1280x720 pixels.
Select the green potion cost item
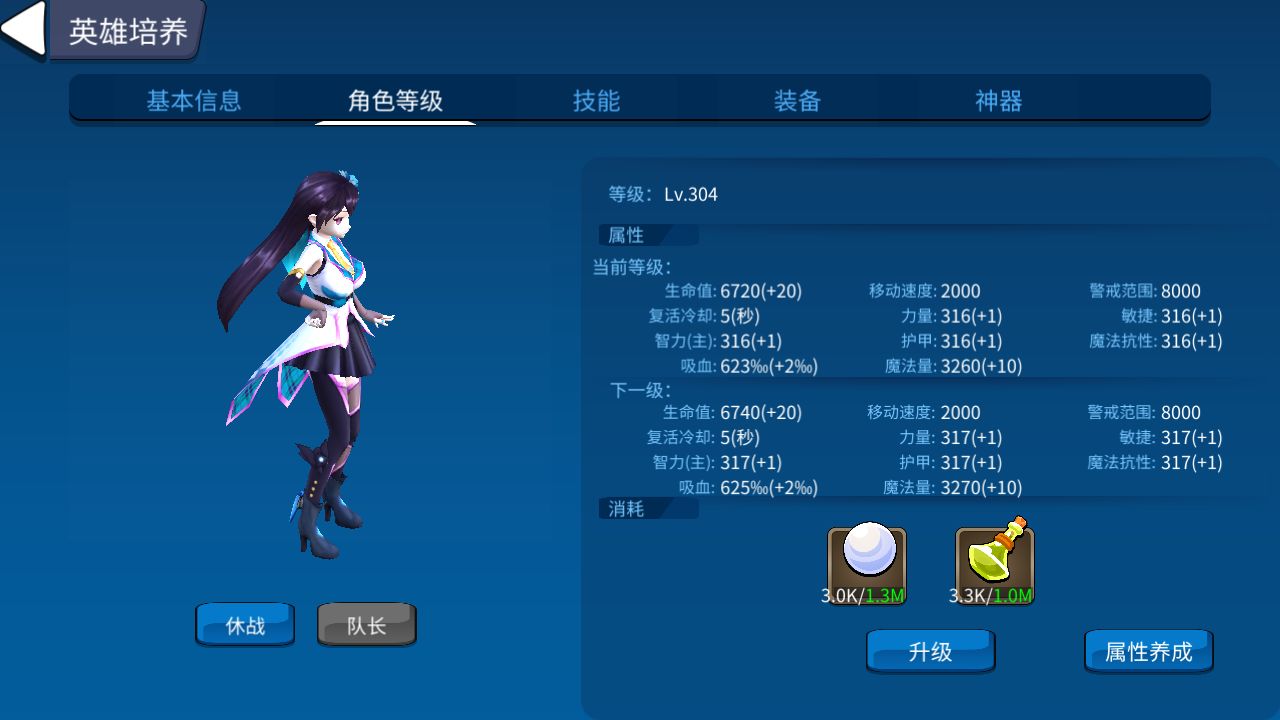pos(994,562)
